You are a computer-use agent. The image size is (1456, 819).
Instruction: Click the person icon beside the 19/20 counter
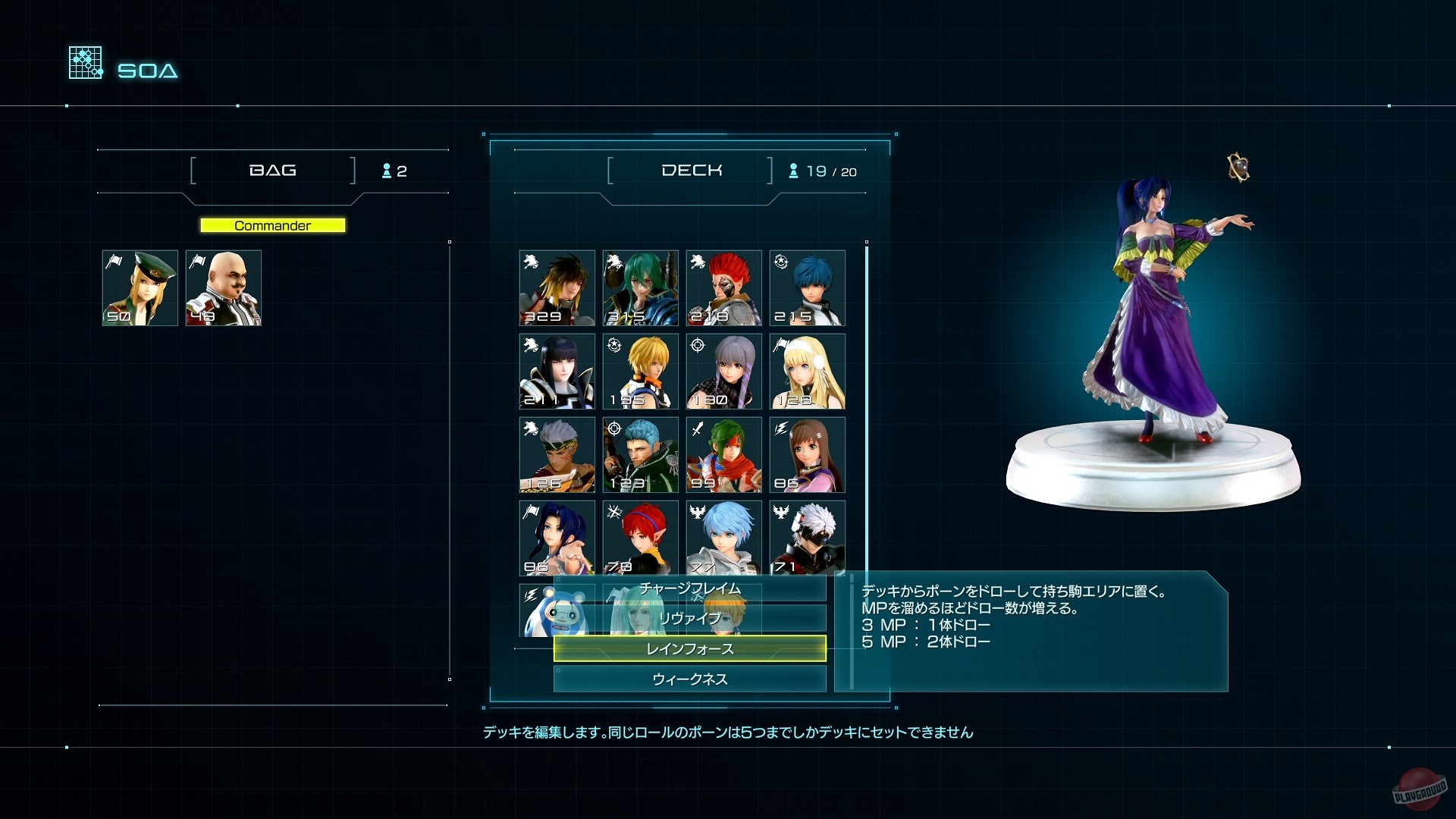click(x=793, y=170)
